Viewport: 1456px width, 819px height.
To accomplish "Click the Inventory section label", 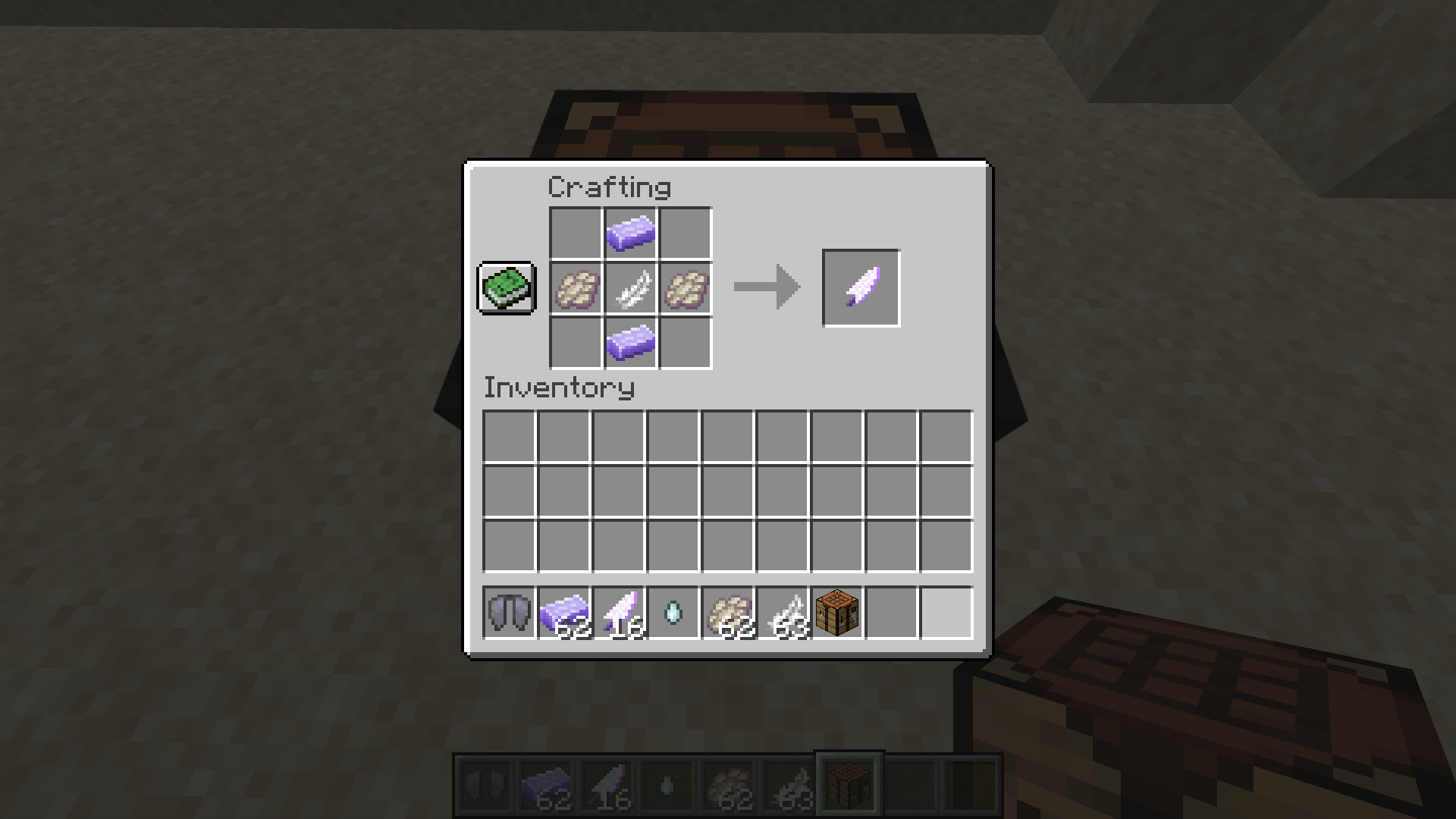I will [559, 388].
